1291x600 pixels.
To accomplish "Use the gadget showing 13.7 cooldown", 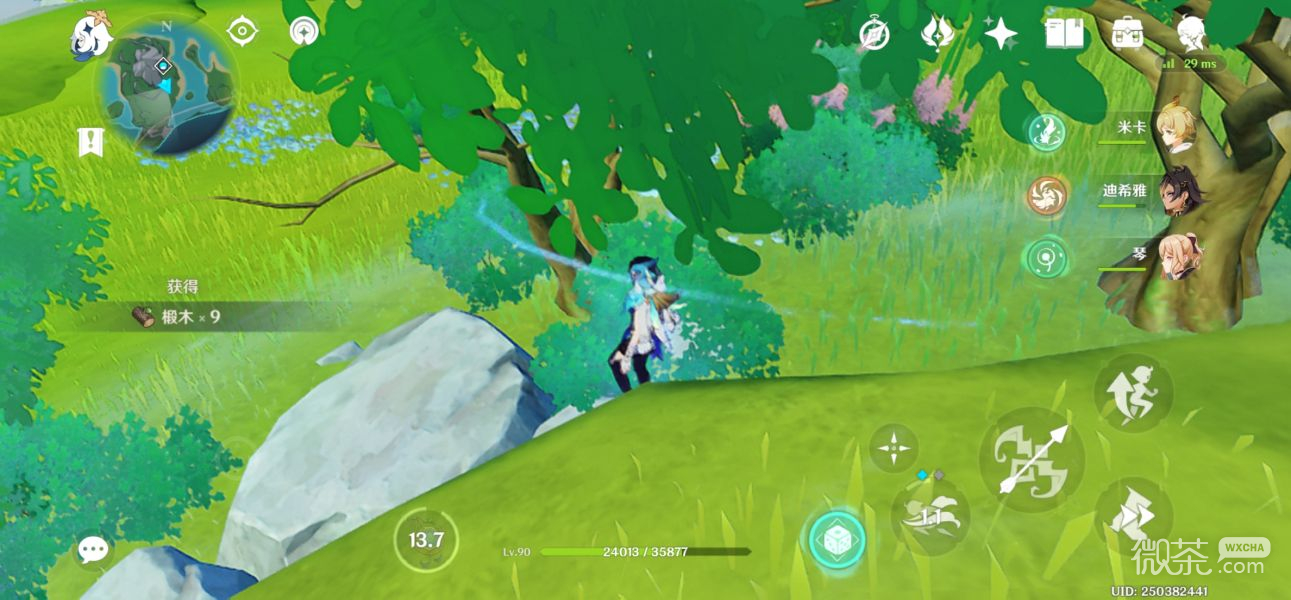I will pos(426,541).
